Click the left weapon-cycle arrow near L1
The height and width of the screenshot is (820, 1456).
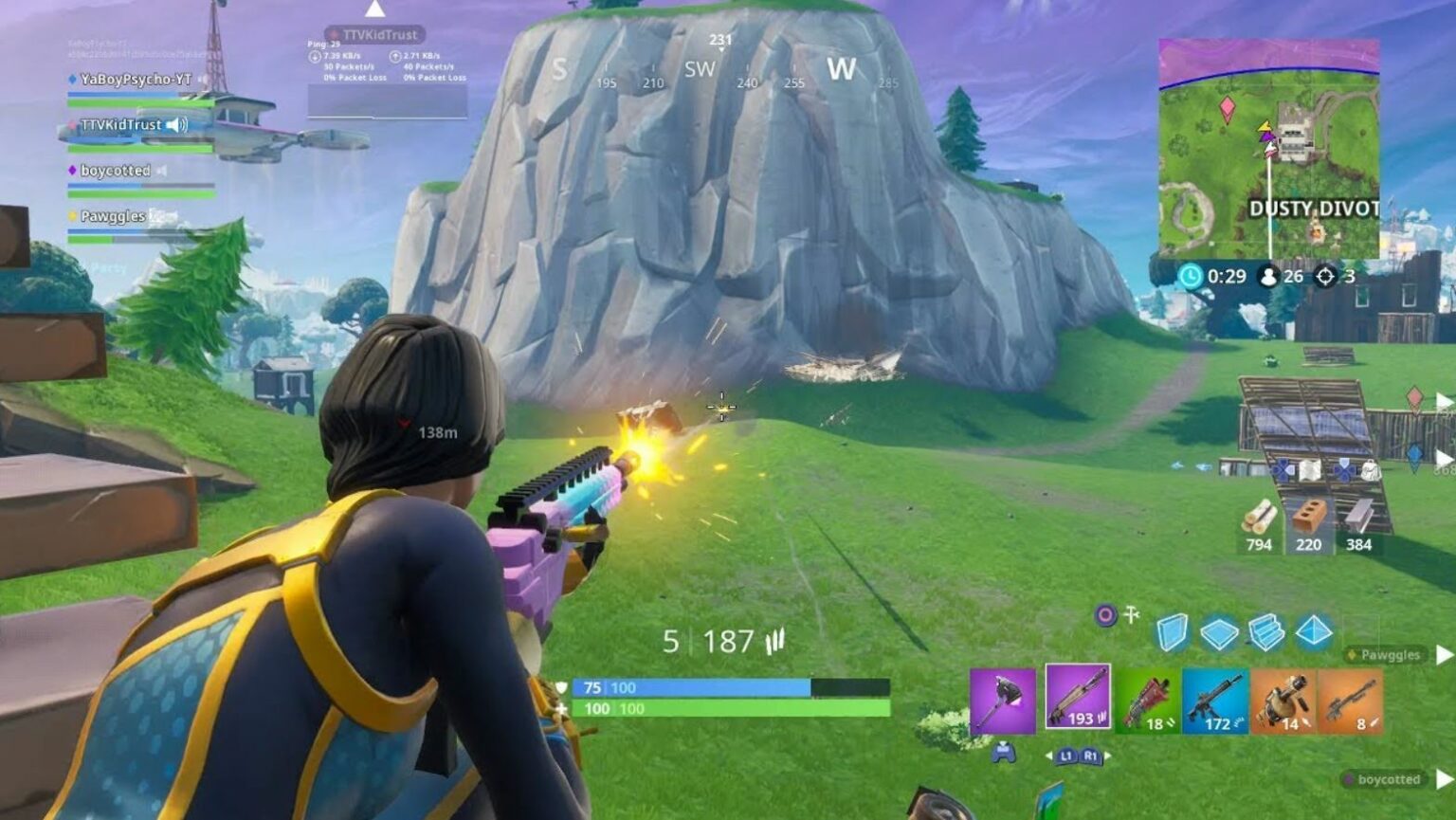(x=1049, y=756)
